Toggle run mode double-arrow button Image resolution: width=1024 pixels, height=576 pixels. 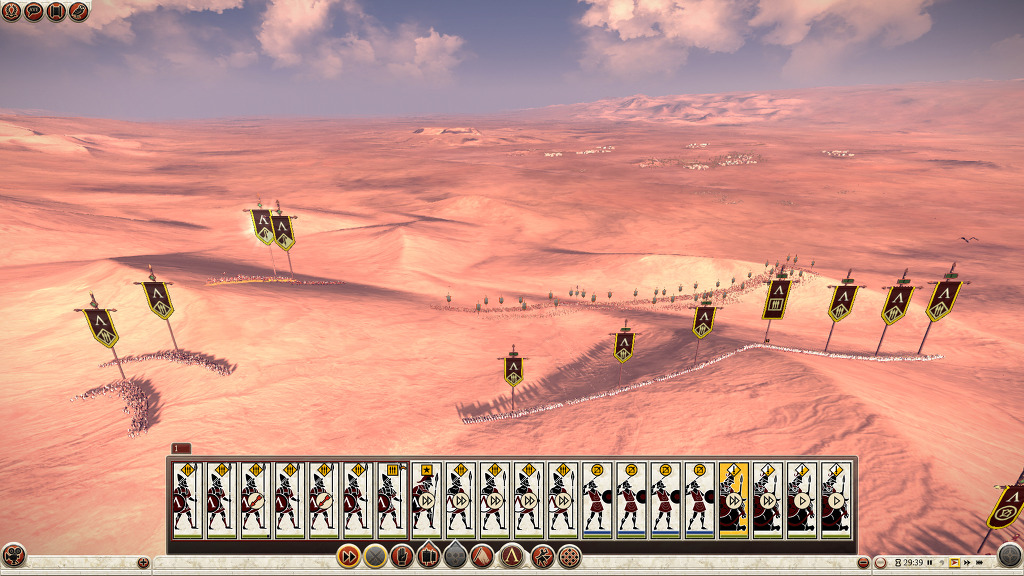coord(348,556)
